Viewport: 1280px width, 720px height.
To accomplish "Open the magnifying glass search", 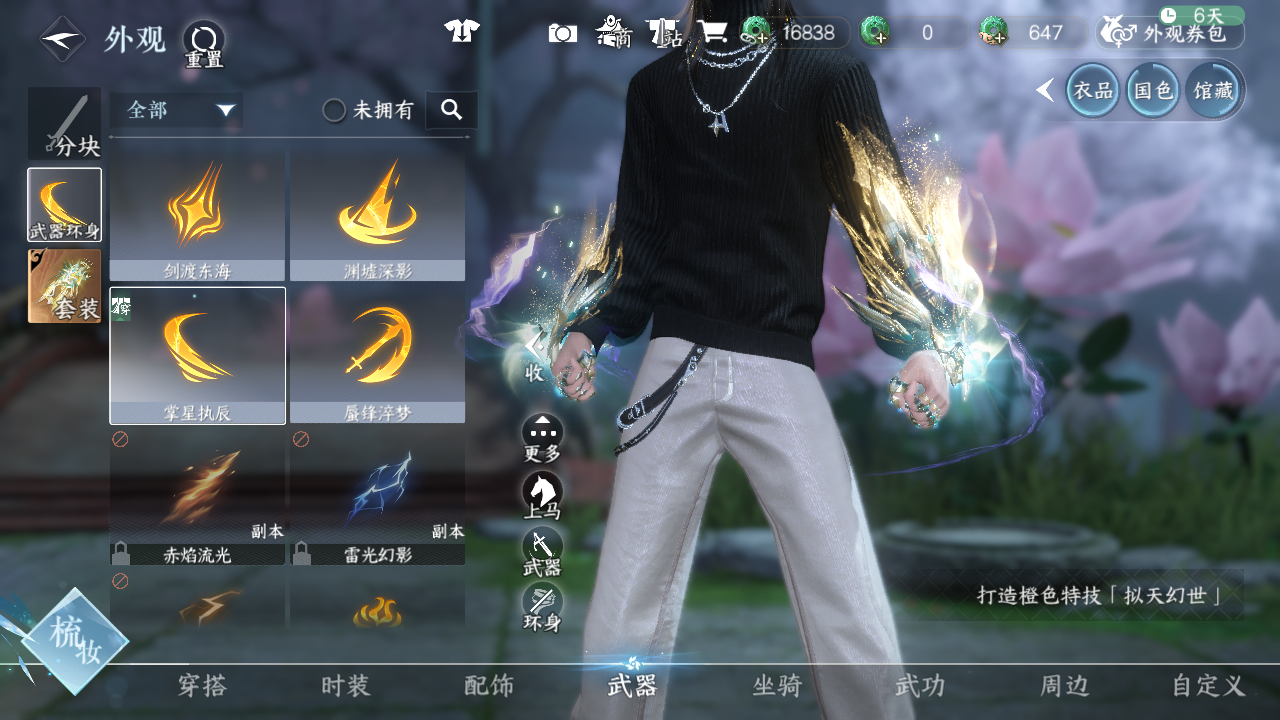I will pyautogui.click(x=451, y=110).
